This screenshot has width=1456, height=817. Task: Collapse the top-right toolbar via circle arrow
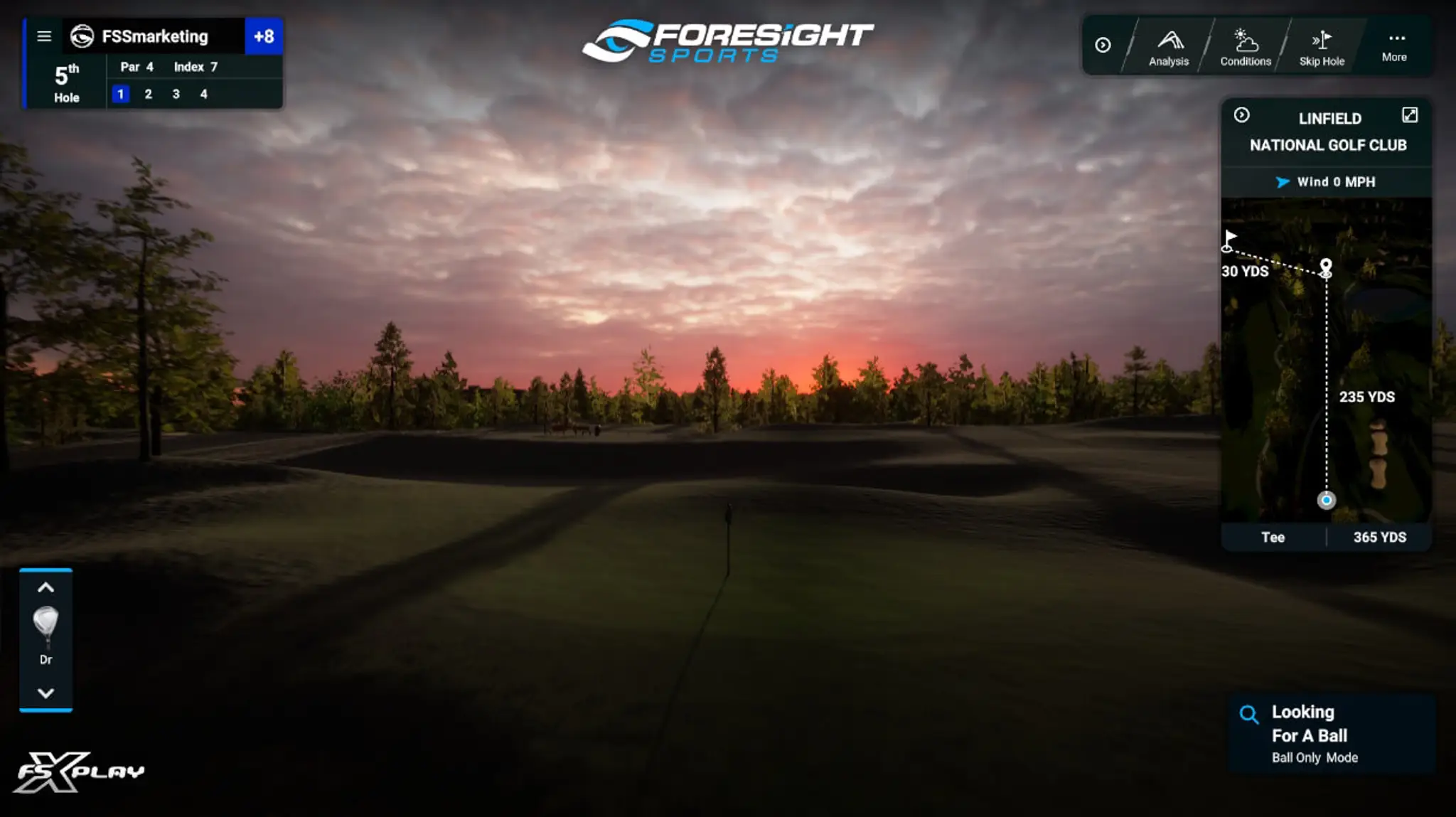(1103, 45)
